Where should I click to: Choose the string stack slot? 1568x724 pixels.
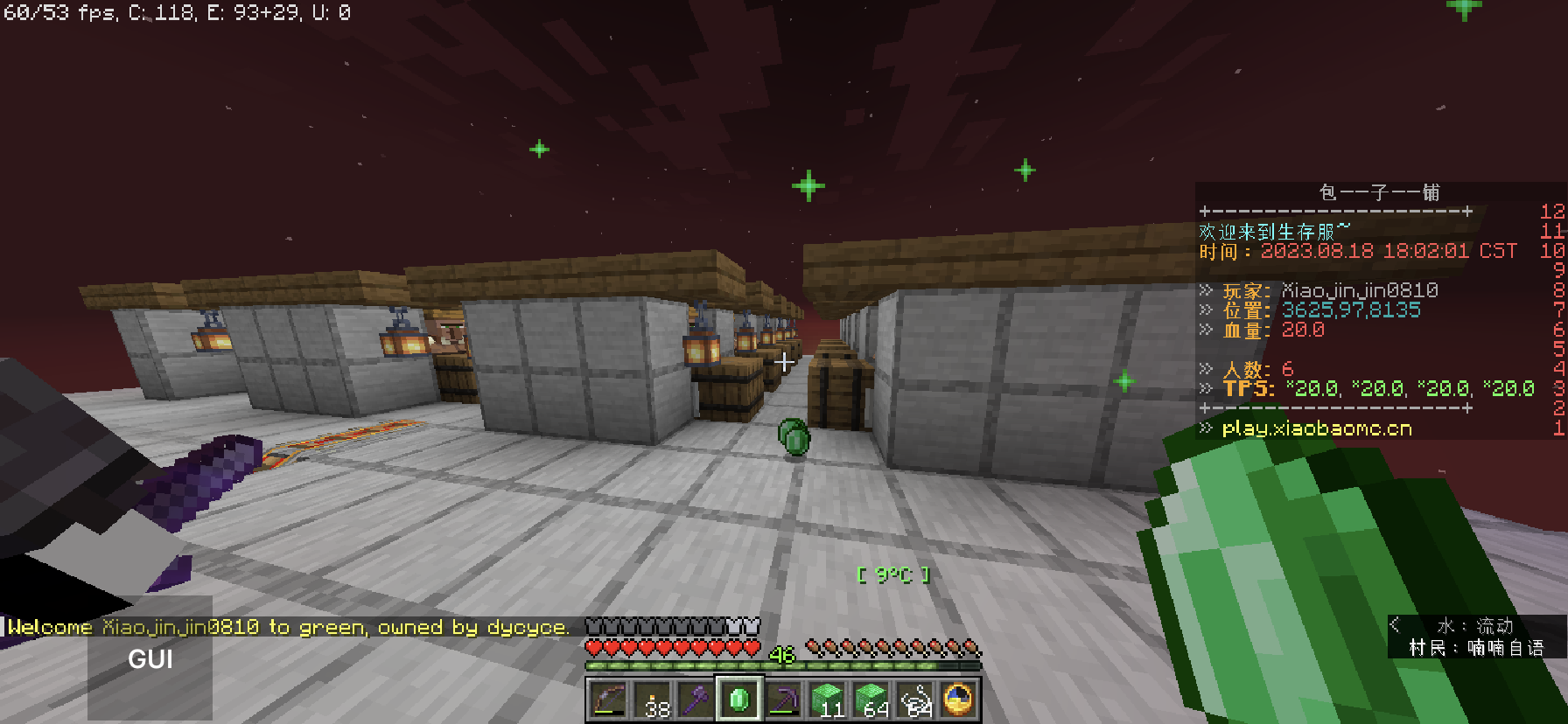(x=914, y=700)
